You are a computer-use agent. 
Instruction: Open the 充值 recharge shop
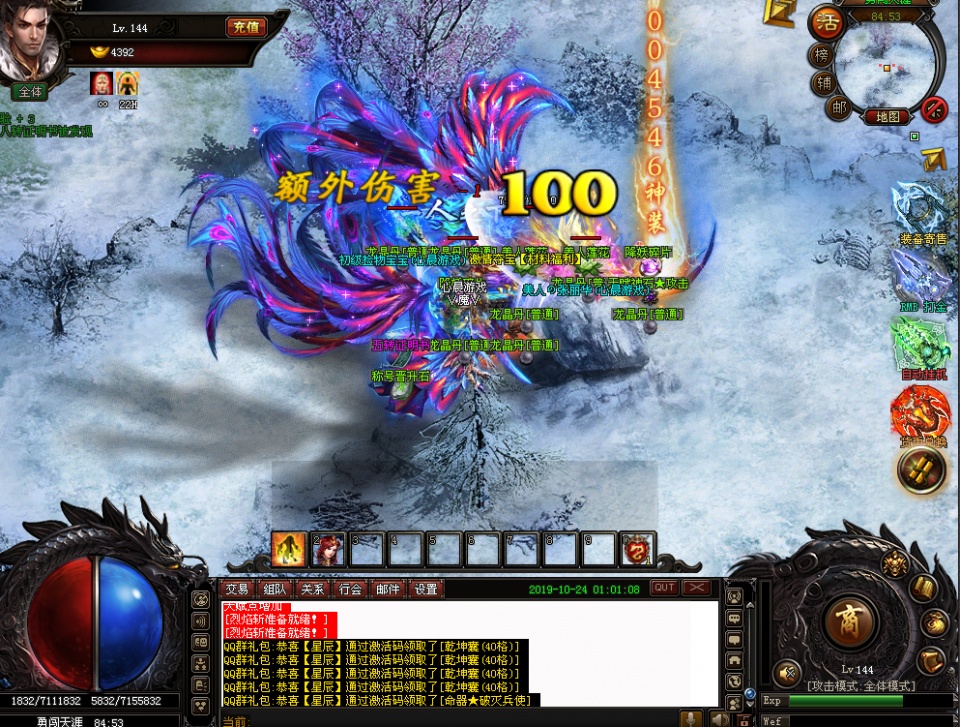point(246,27)
